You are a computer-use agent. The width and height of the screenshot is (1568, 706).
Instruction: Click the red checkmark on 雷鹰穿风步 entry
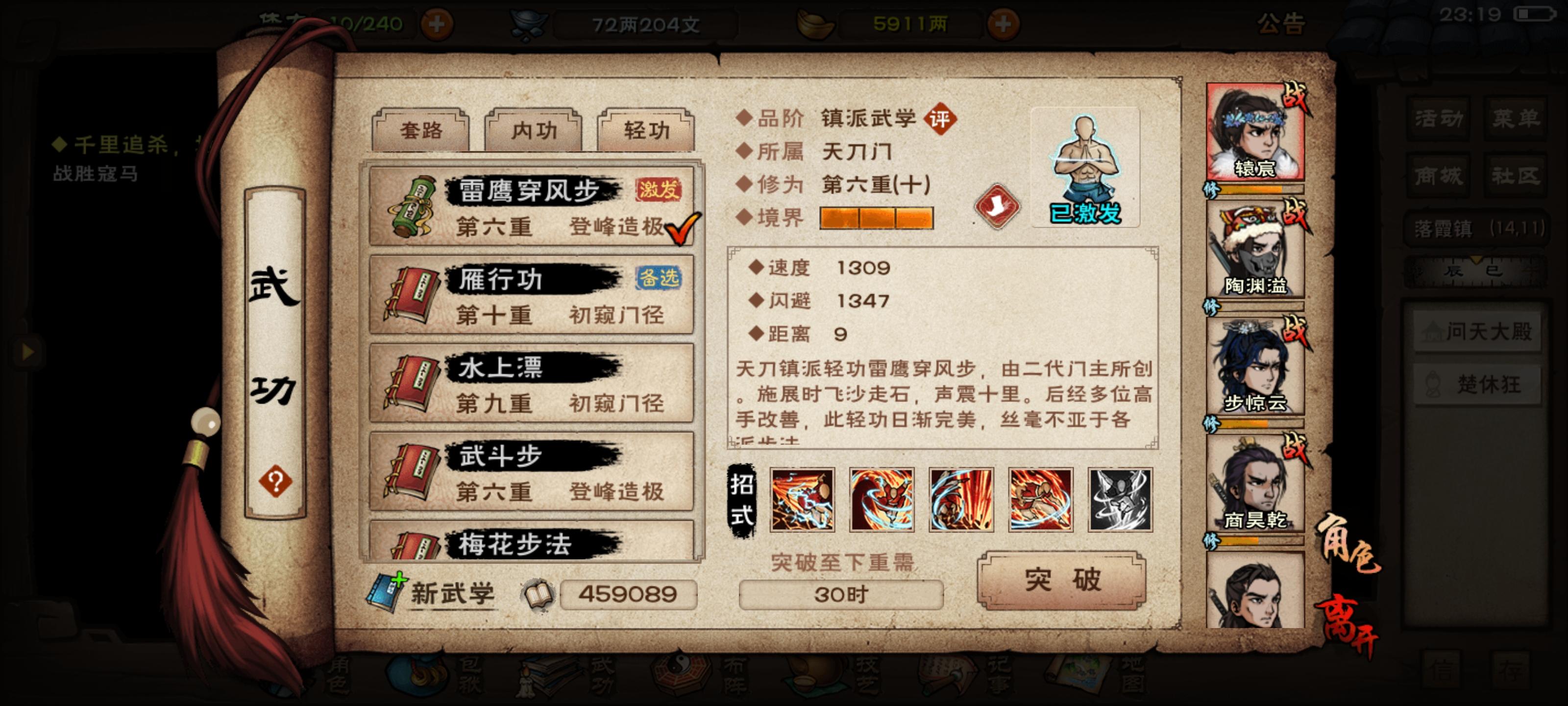click(x=684, y=228)
